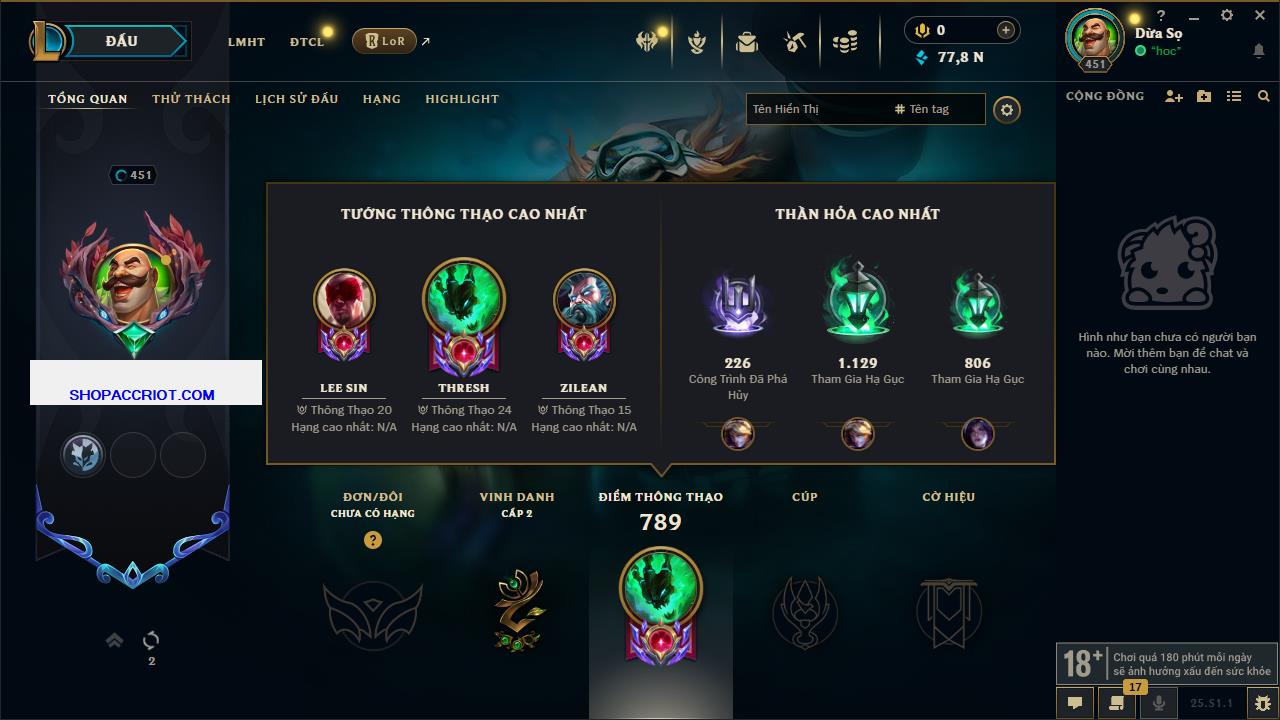The image size is (1280, 720).
Task: Search the friends list with magnifier icon
Action: (x=1264, y=96)
